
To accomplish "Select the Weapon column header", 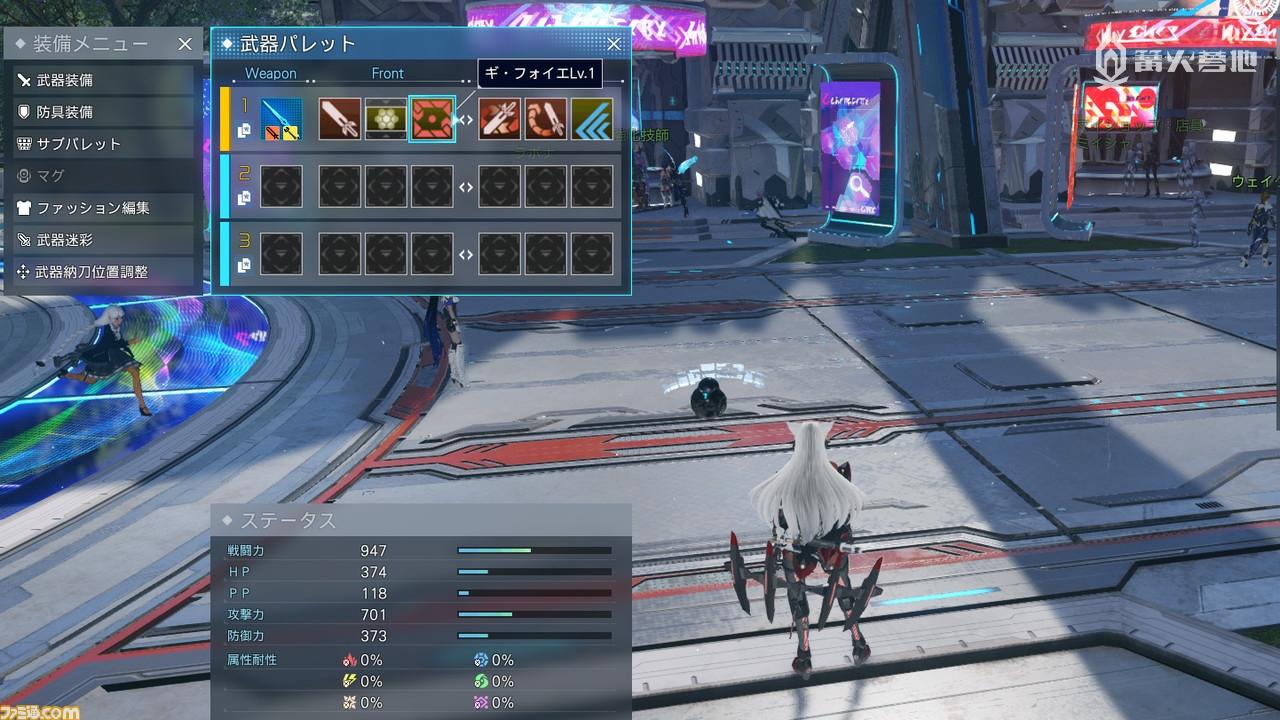I will (272, 73).
